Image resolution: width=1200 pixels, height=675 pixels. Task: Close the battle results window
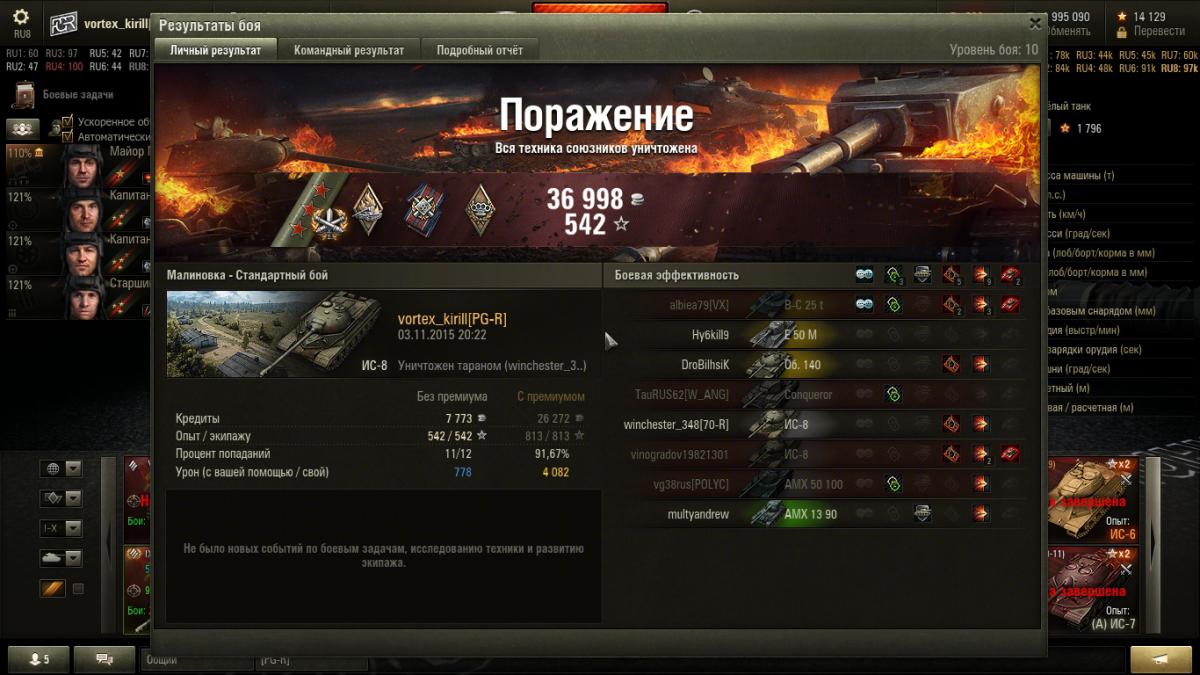click(x=1035, y=23)
